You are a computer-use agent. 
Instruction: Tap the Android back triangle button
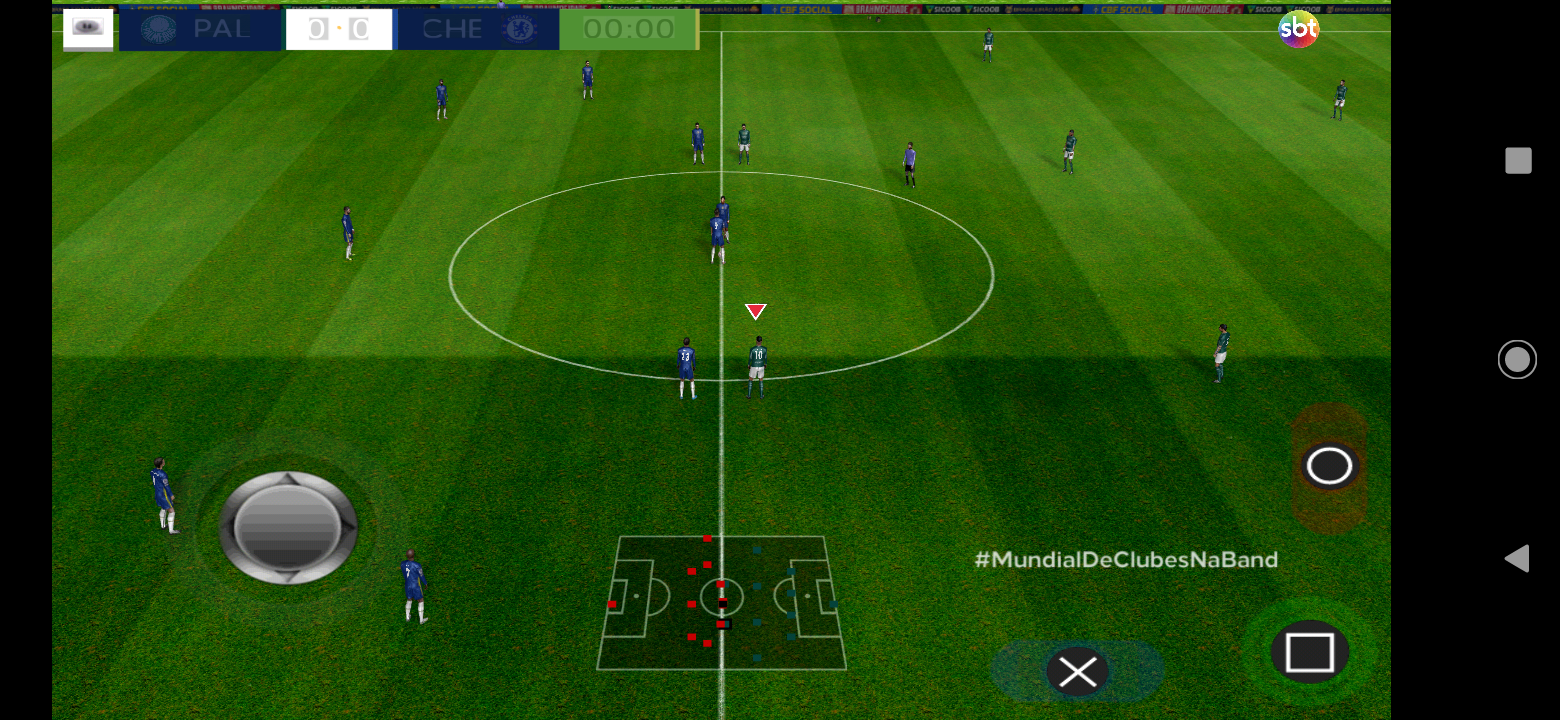click(x=1517, y=558)
